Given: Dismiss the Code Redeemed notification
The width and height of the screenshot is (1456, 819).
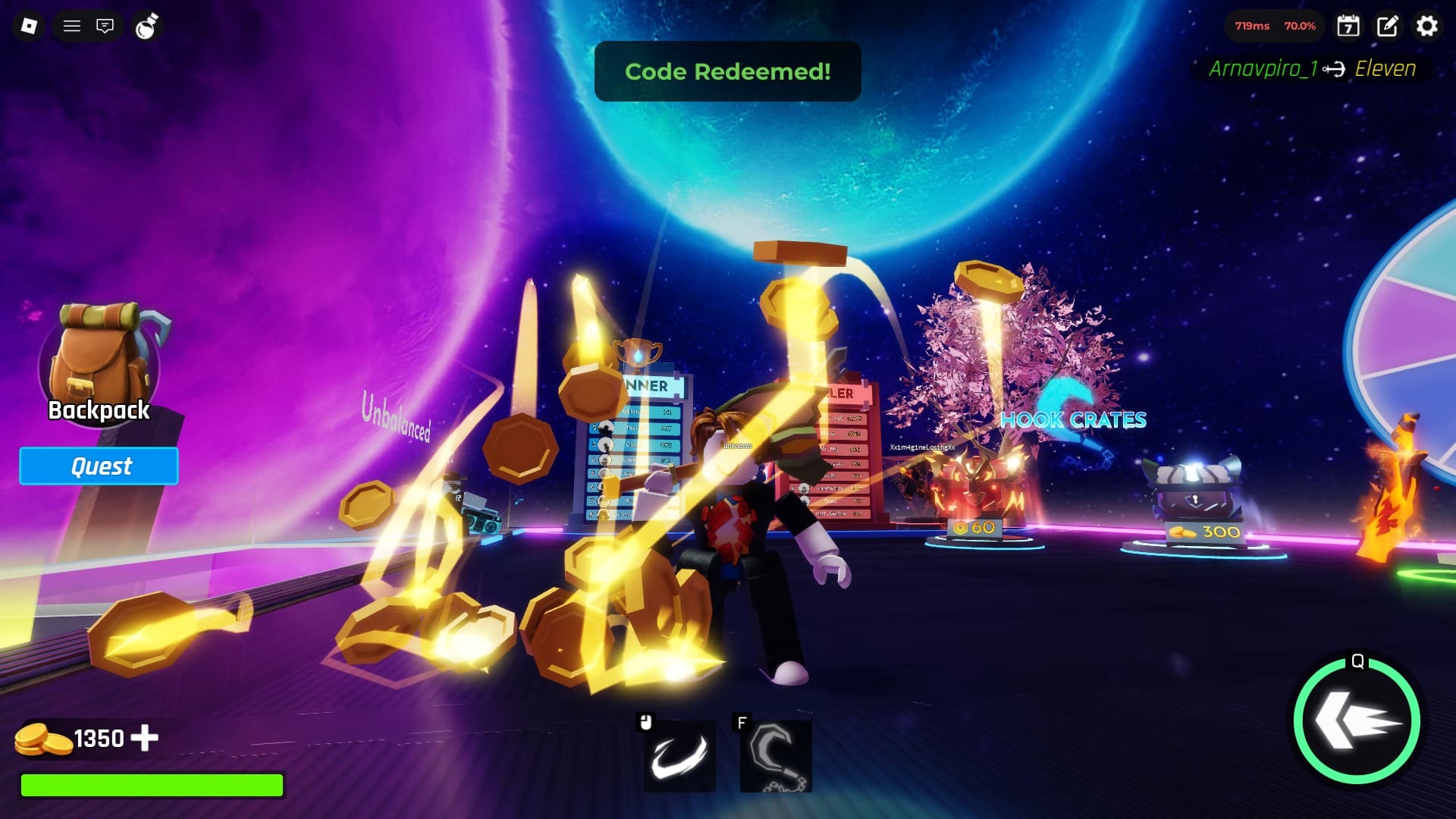Looking at the screenshot, I should point(728,72).
